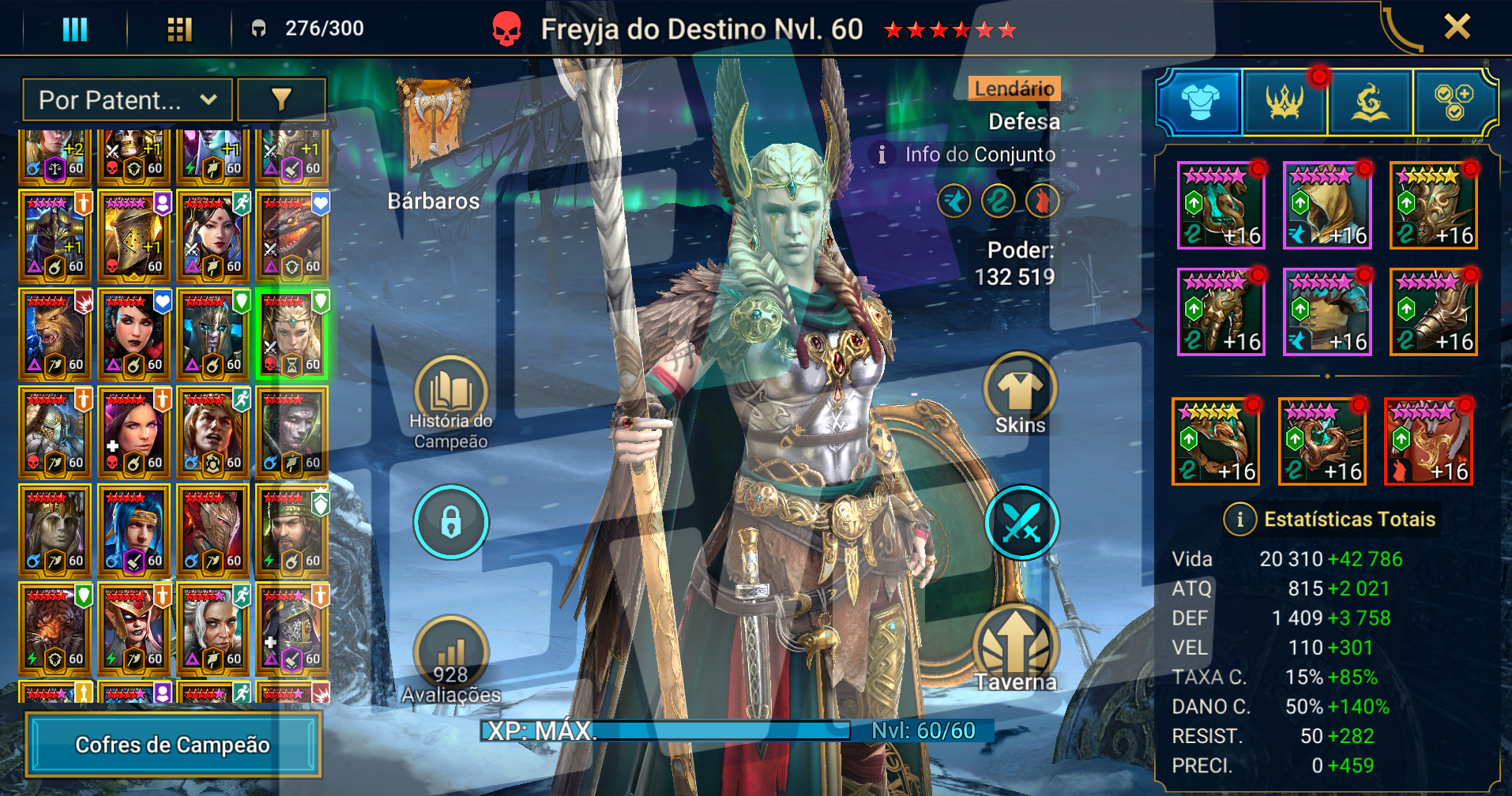Switch to the grid view layout

pos(179,30)
